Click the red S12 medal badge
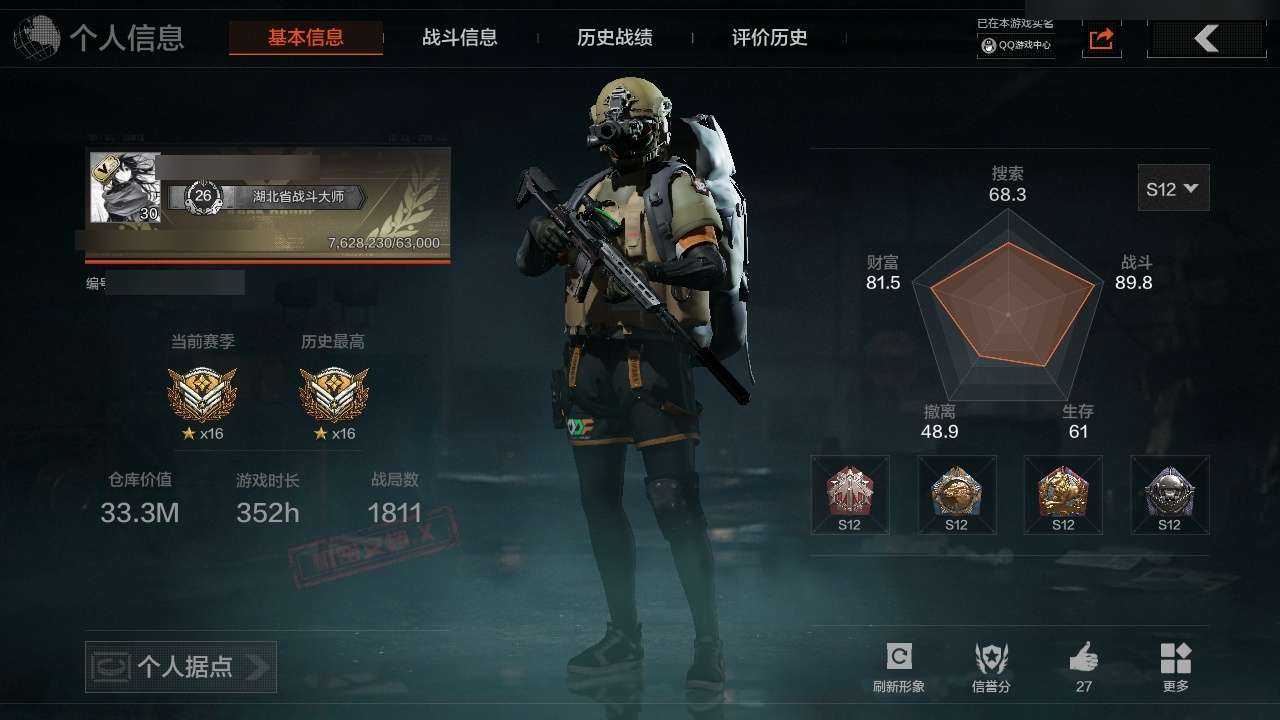1280x720 pixels. [850, 494]
